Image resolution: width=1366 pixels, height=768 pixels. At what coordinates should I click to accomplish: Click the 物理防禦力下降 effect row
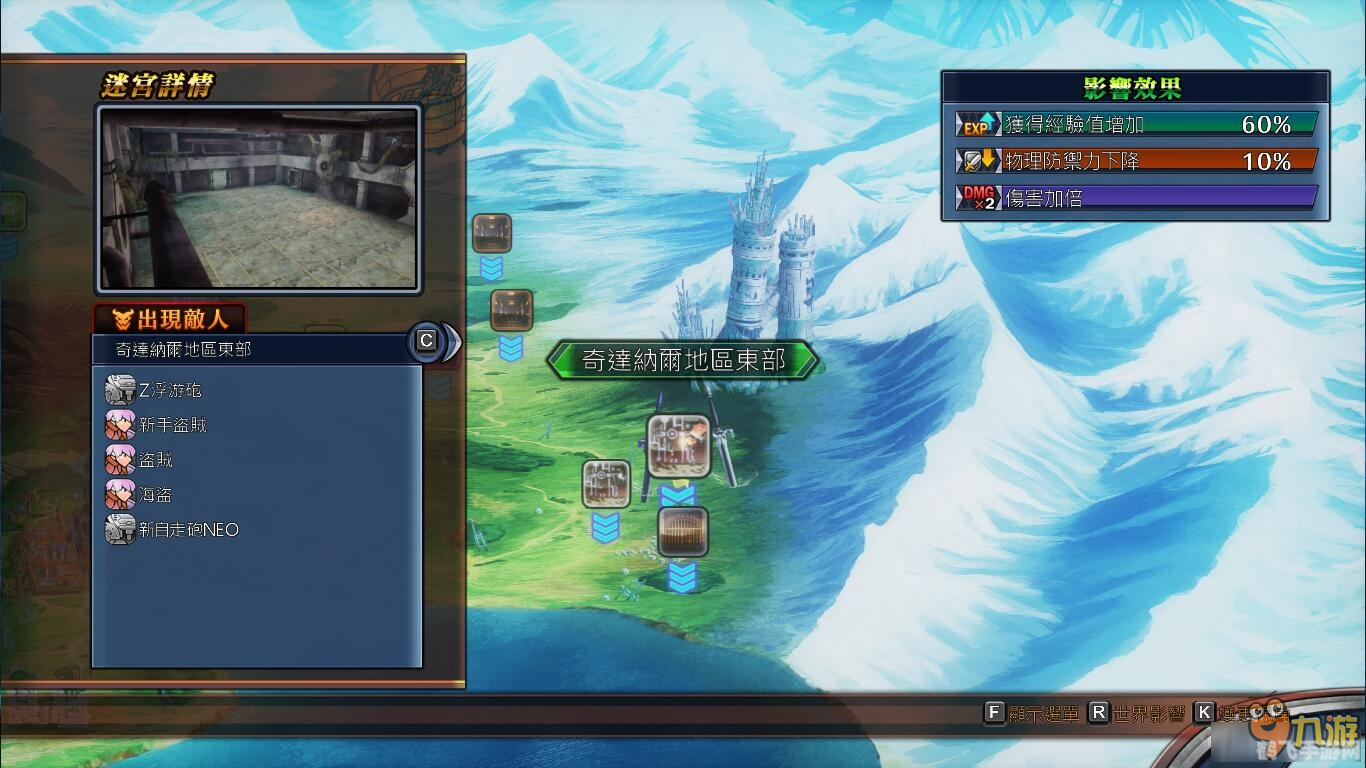[1135, 160]
